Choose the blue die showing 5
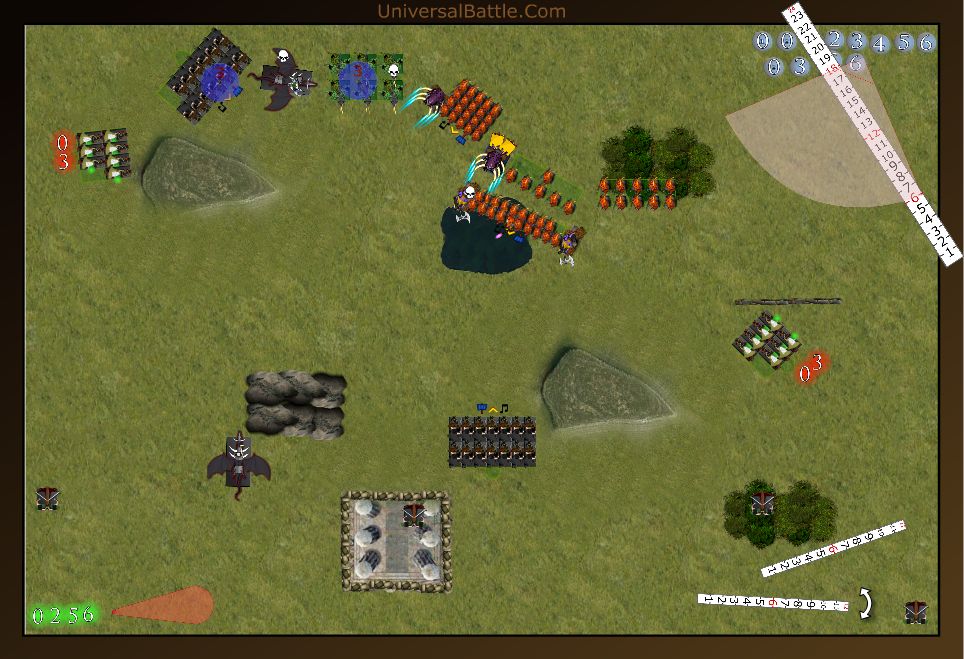Viewport: 964px width, 659px height. coord(904,42)
